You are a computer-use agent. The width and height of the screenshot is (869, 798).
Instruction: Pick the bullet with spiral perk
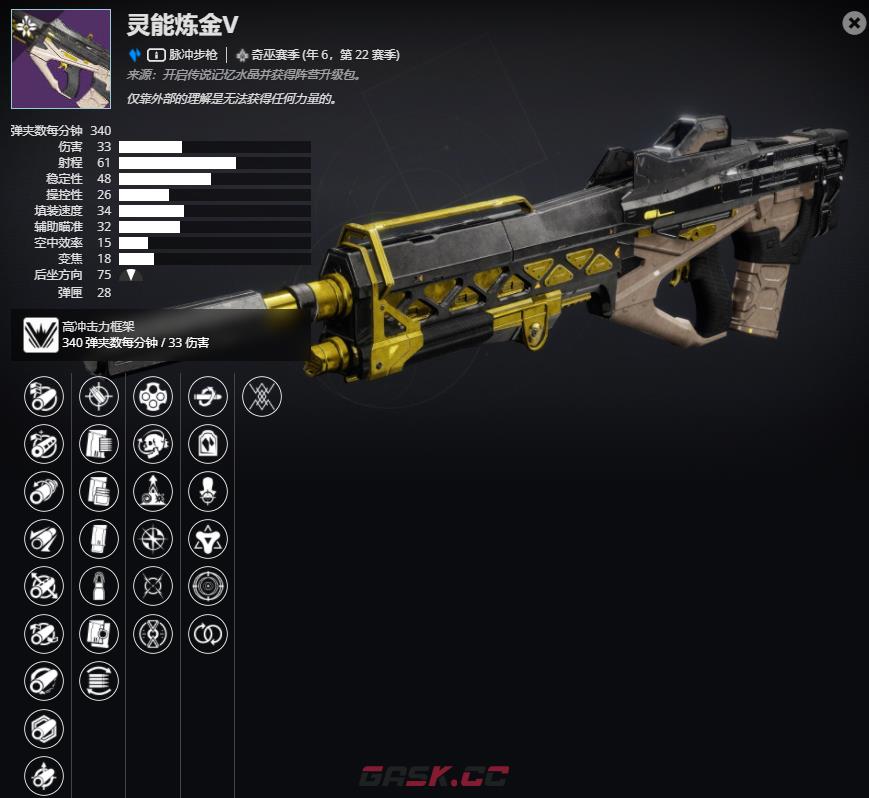[x=208, y=397]
